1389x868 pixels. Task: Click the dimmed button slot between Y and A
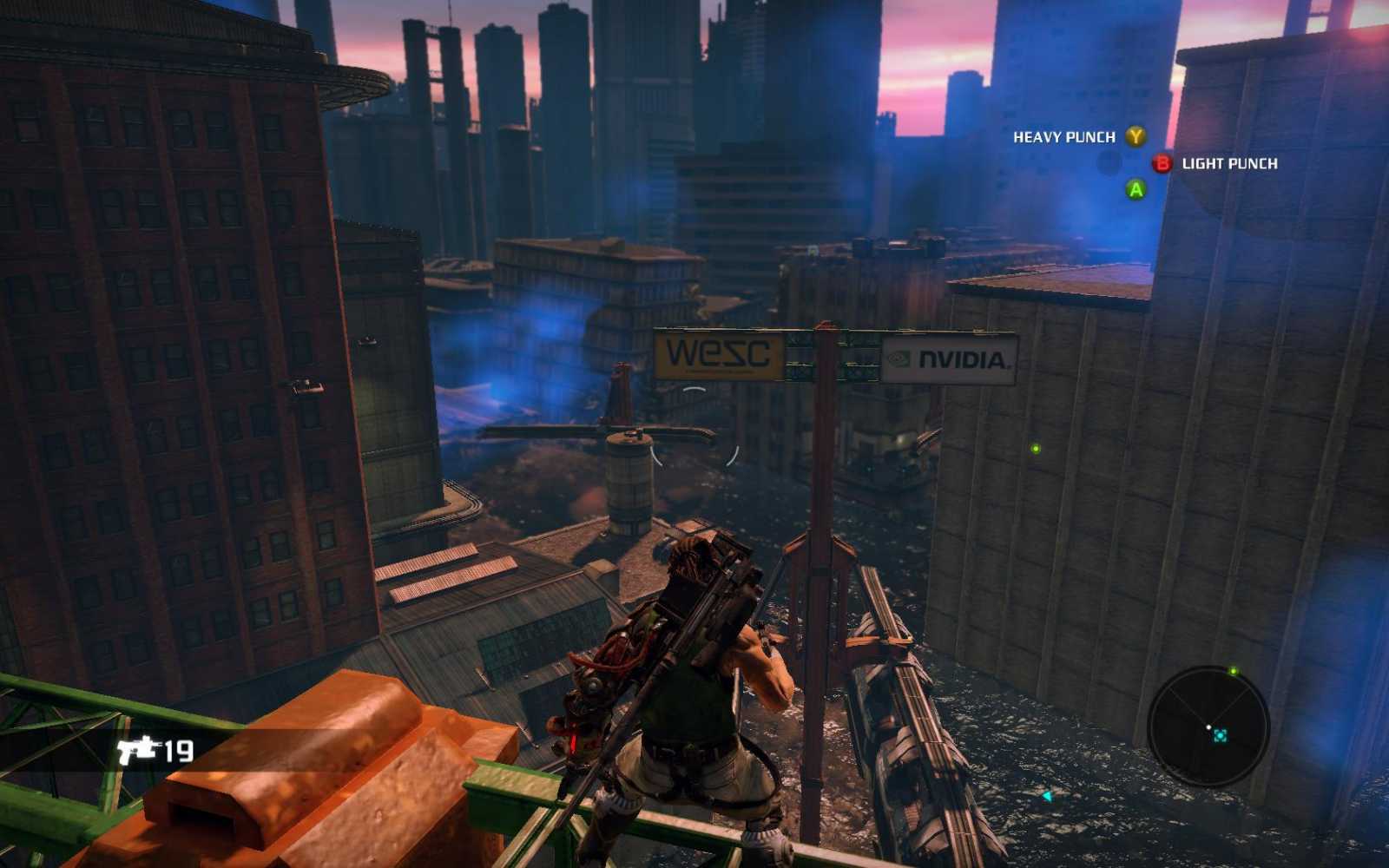[1109, 162]
